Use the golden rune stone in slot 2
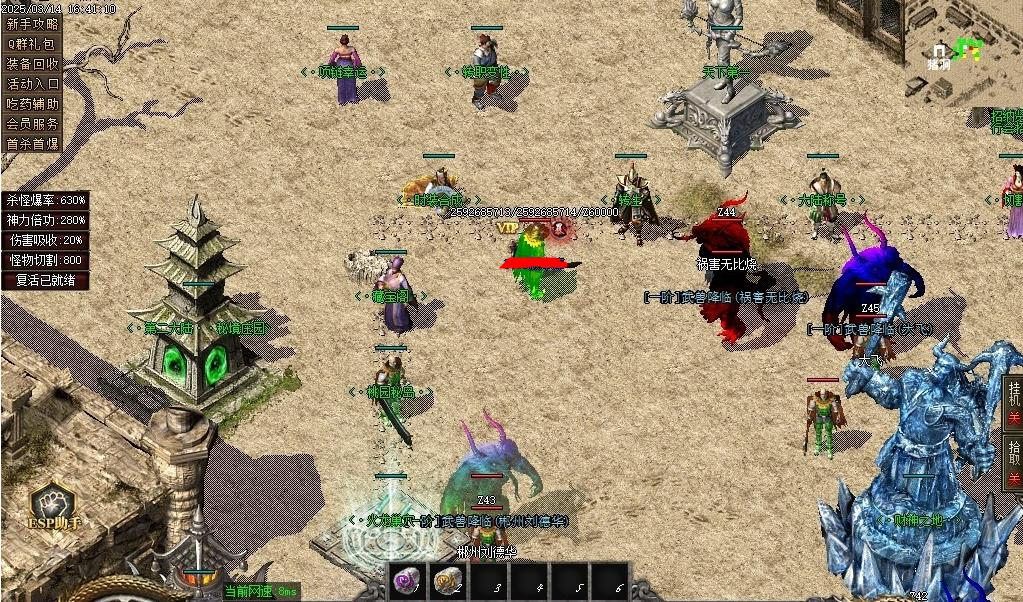Viewport: 1023px width, 602px height. click(447, 580)
